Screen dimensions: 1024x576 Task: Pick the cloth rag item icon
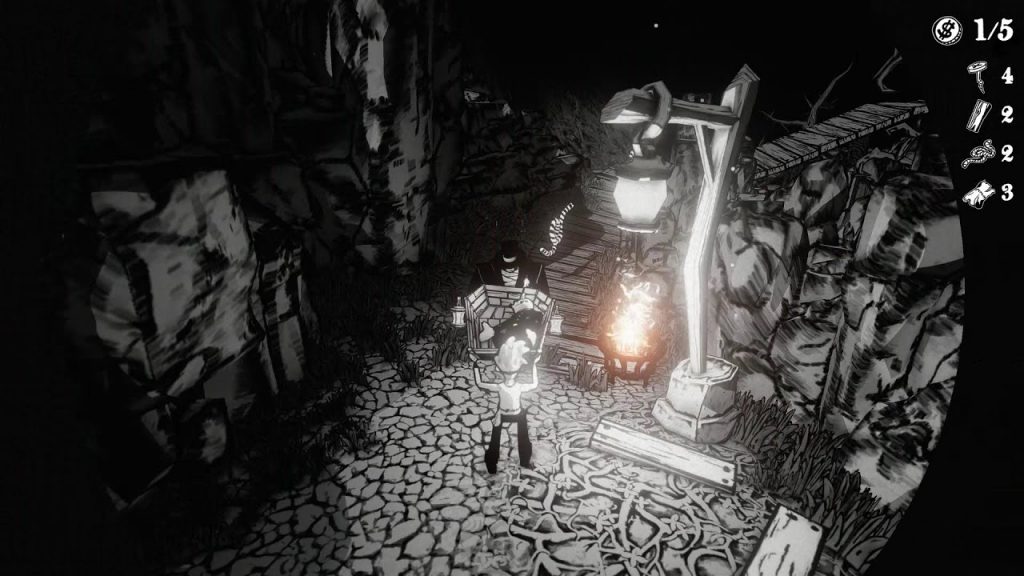pyautogui.click(x=974, y=193)
